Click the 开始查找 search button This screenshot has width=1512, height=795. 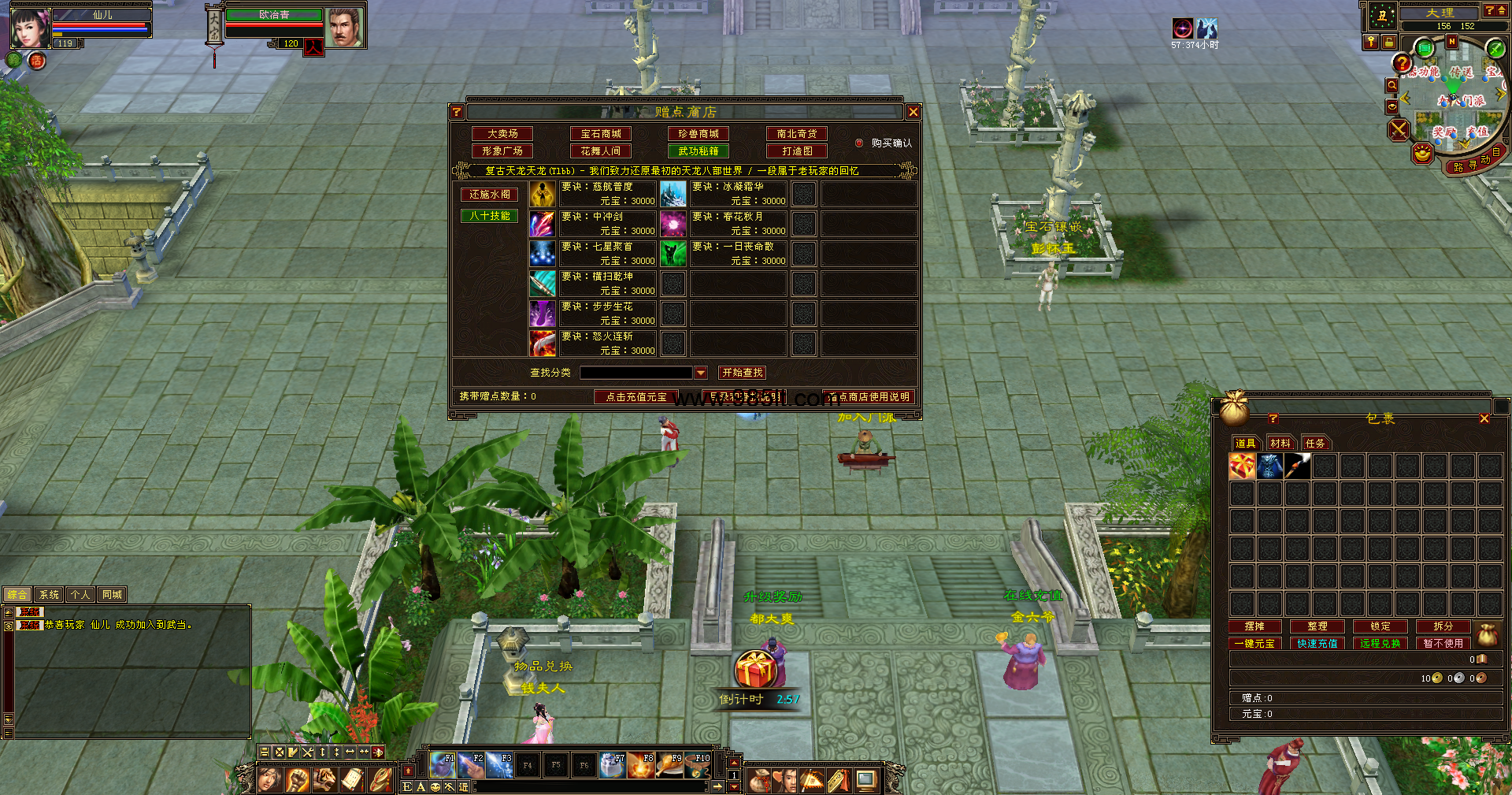[x=742, y=373]
